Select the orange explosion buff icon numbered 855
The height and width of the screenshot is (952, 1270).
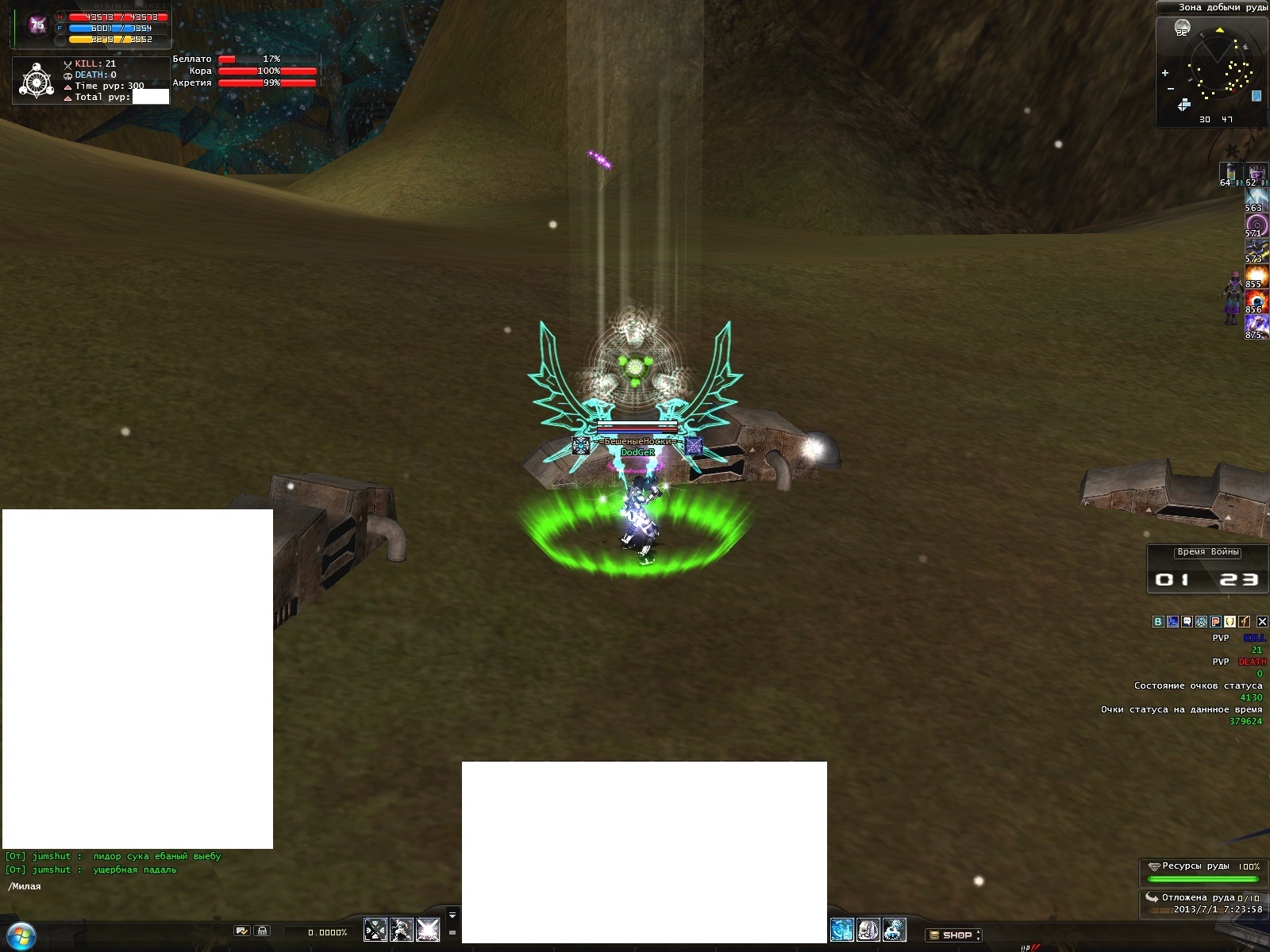click(1256, 276)
